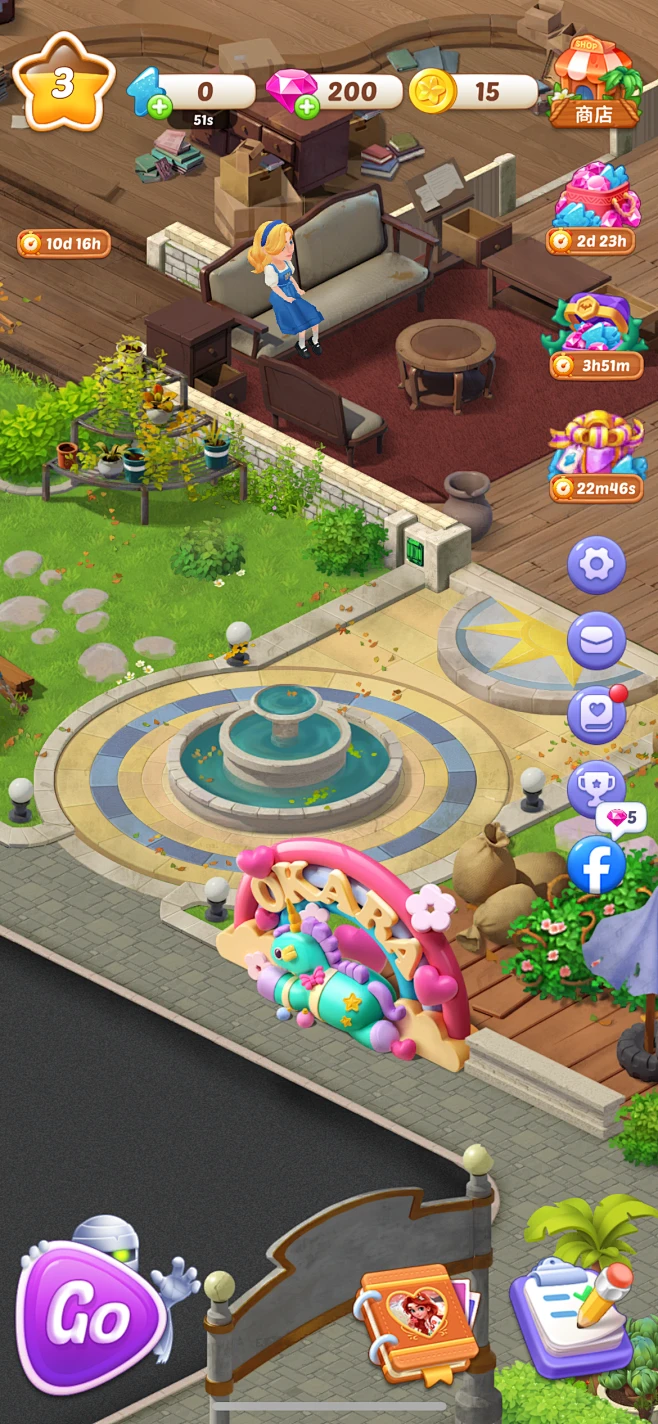
Task: Open the gear settings button
Action: (597, 566)
